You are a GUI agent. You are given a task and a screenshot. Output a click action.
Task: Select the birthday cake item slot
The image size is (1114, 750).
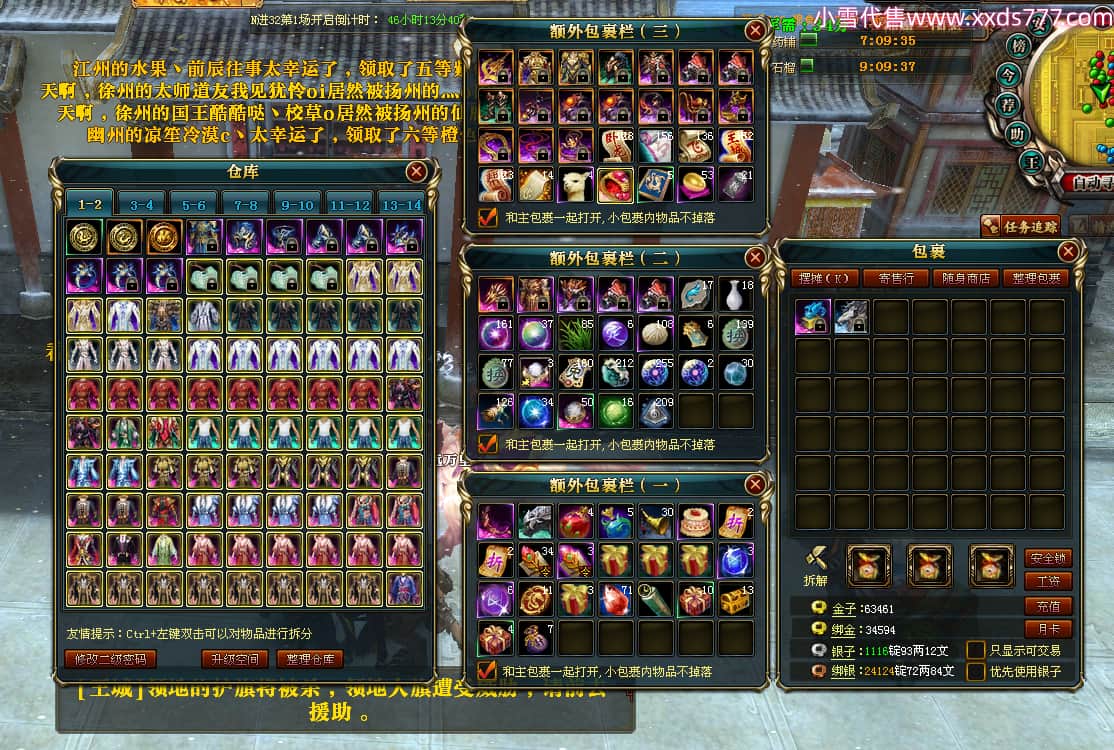pos(695,521)
